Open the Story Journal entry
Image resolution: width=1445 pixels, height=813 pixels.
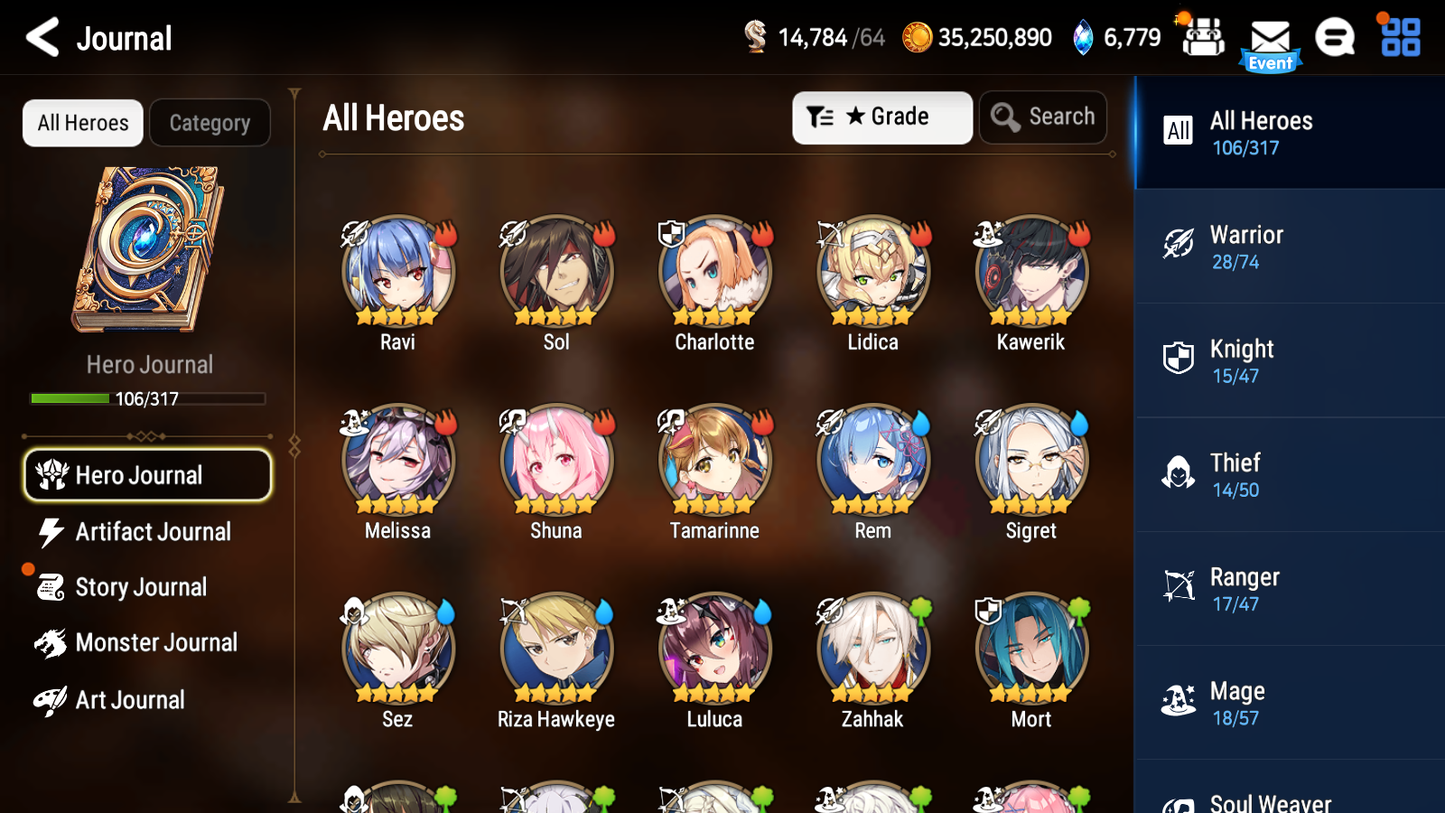click(x=143, y=587)
